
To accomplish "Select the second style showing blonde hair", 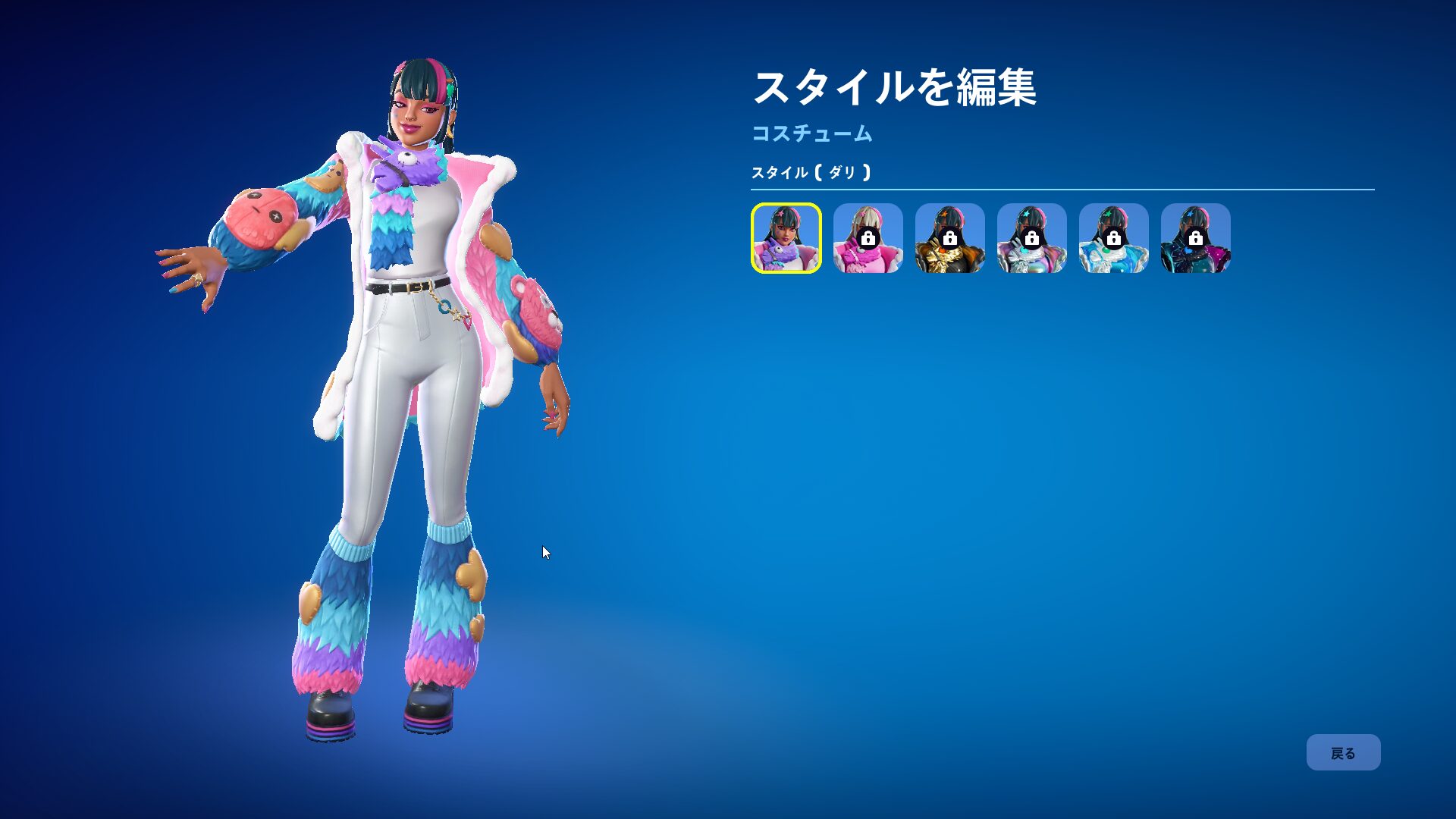I will point(867,237).
